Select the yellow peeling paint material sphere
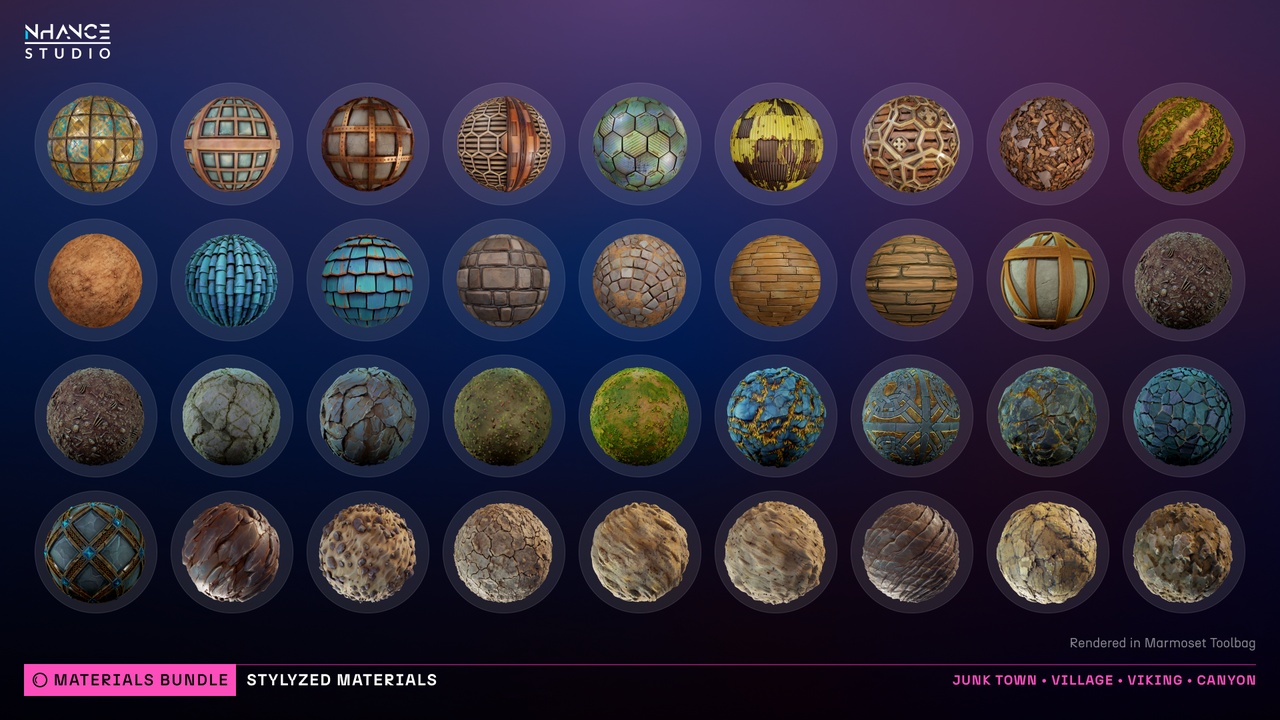This screenshot has height=720, width=1280. pos(776,144)
